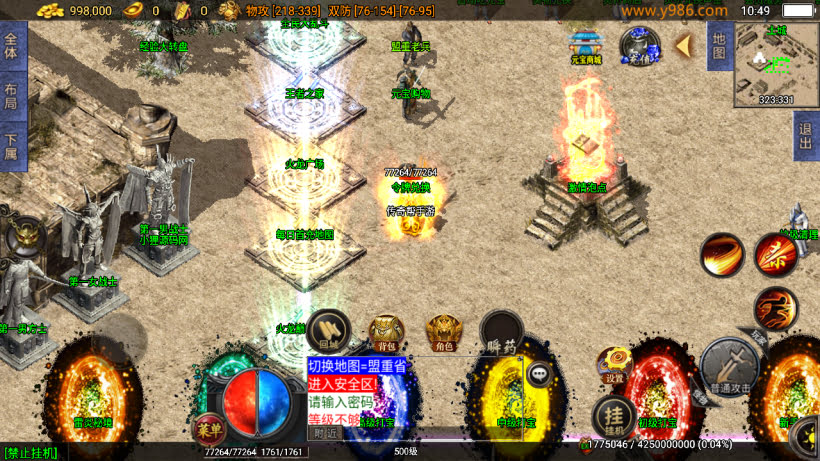Collapse the top icons with yellow arrow
Viewport: 820px width, 461px height.
[x=684, y=45]
